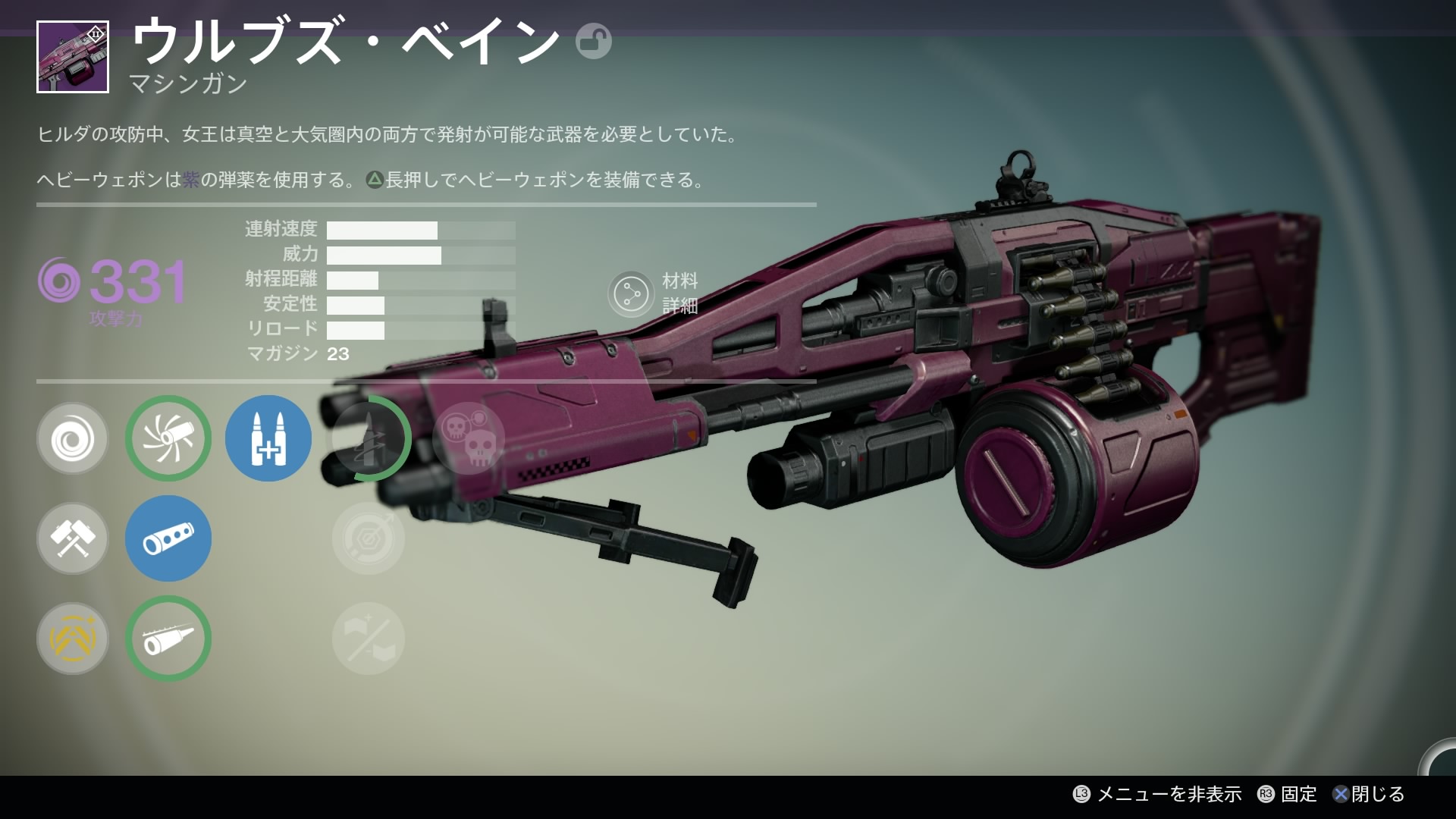The width and height of the screenshot is (1456, 819).
Task: Select the blue double-bullet ammo perk
Action: 268,438
